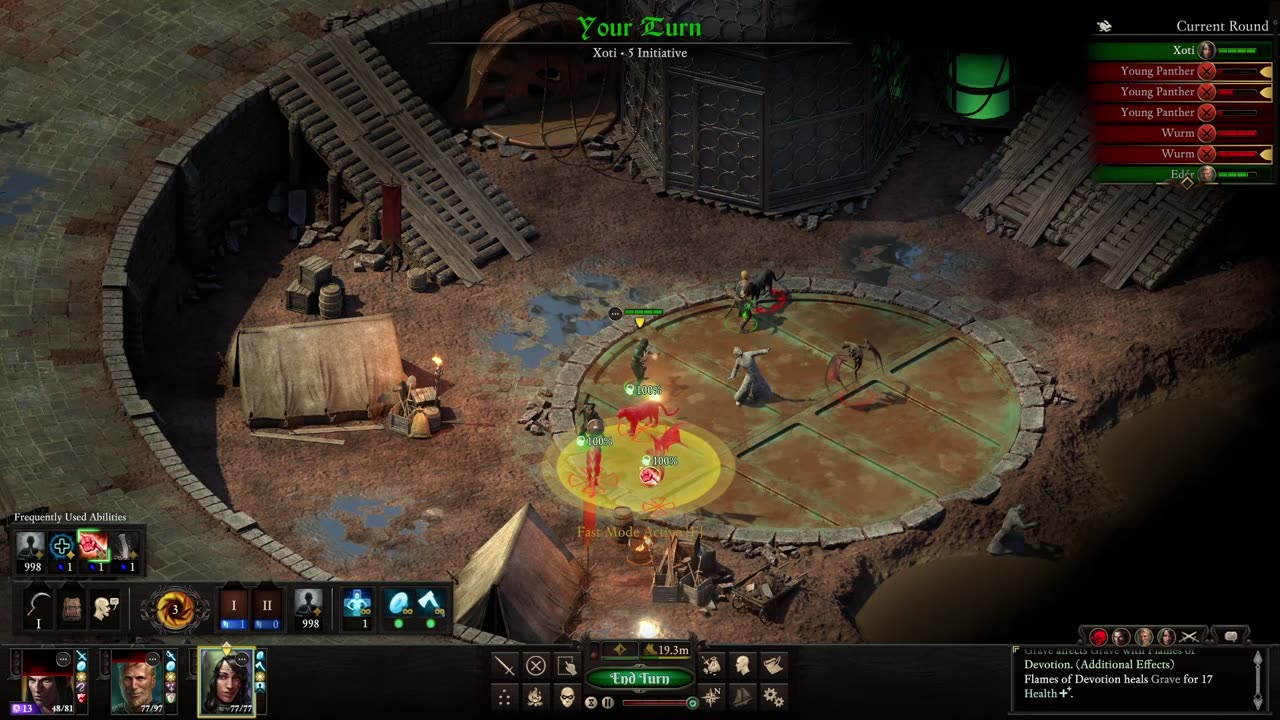1280x720 pixels.
Task: Activate the blue healing cross ability
Action: [61, 547]
